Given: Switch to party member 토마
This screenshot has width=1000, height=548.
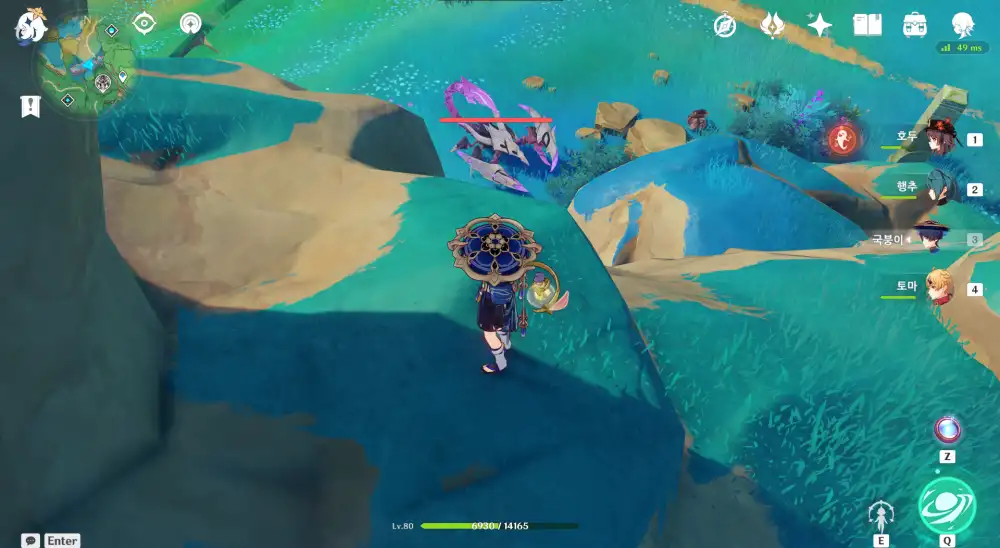Looking at the screenshot, I should [x=938, y=288].
